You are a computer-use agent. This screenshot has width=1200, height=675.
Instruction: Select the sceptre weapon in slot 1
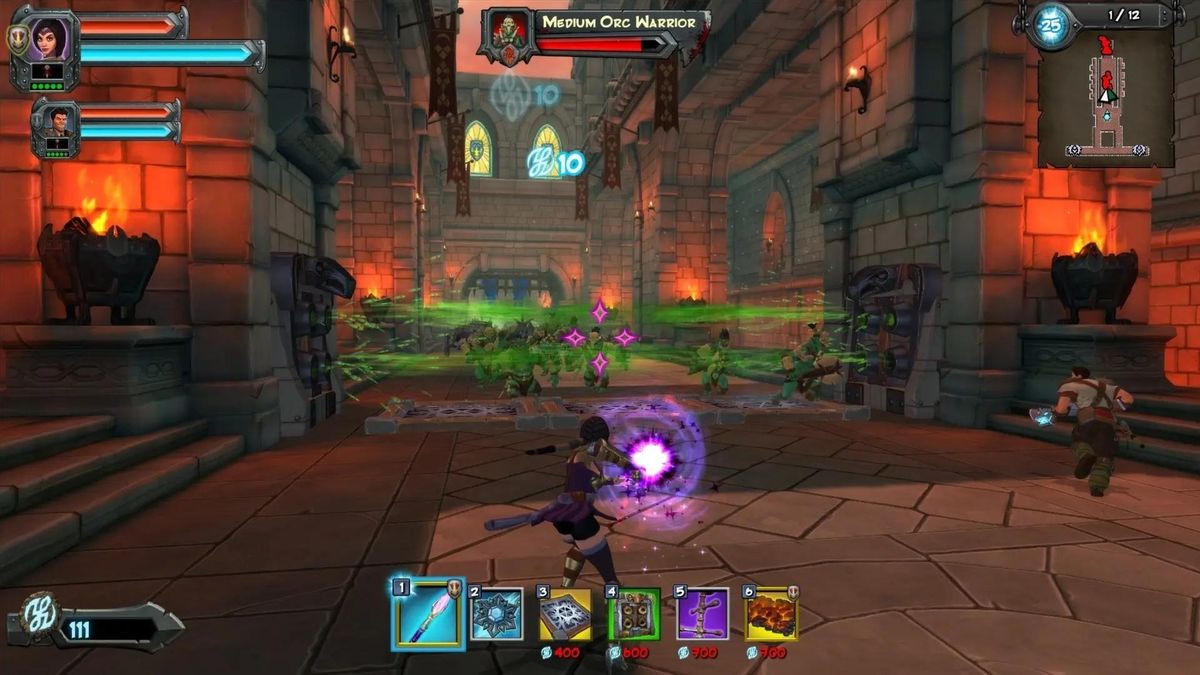428,615
